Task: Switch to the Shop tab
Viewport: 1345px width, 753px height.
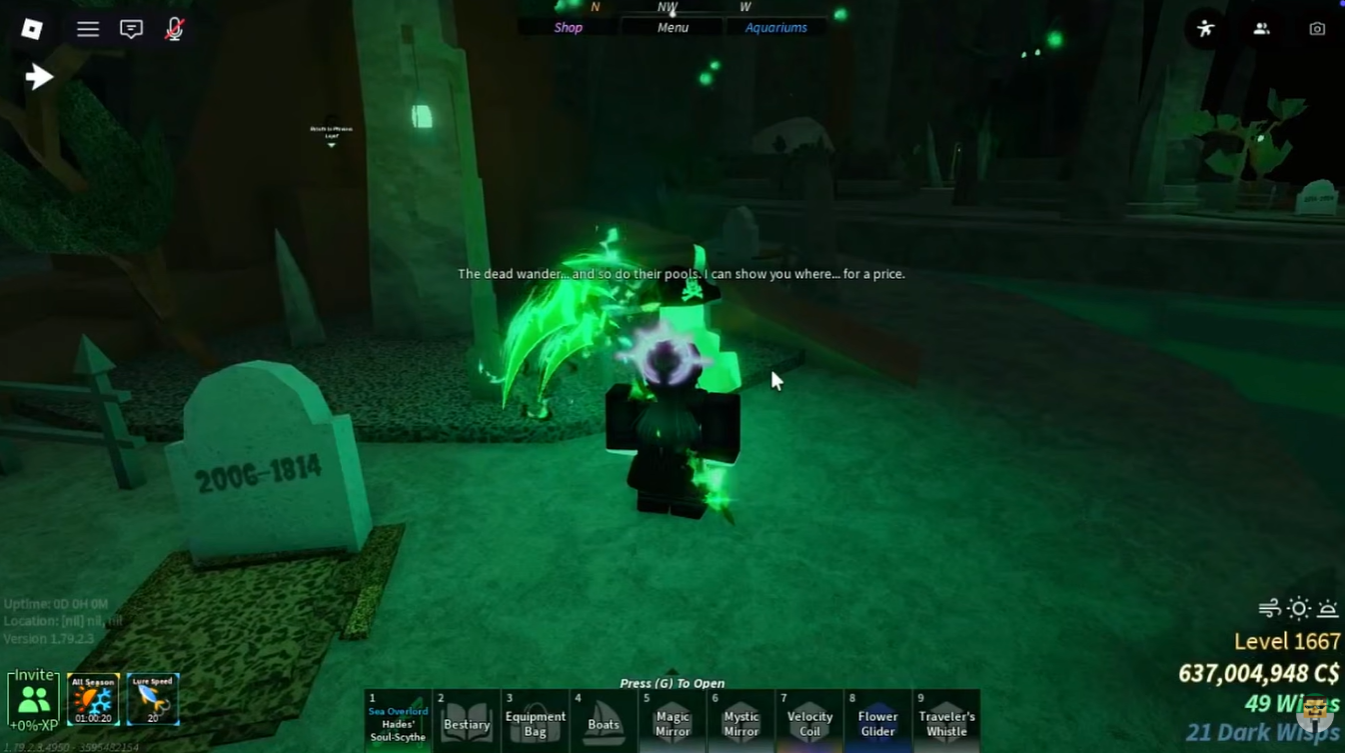Action: 567,27
